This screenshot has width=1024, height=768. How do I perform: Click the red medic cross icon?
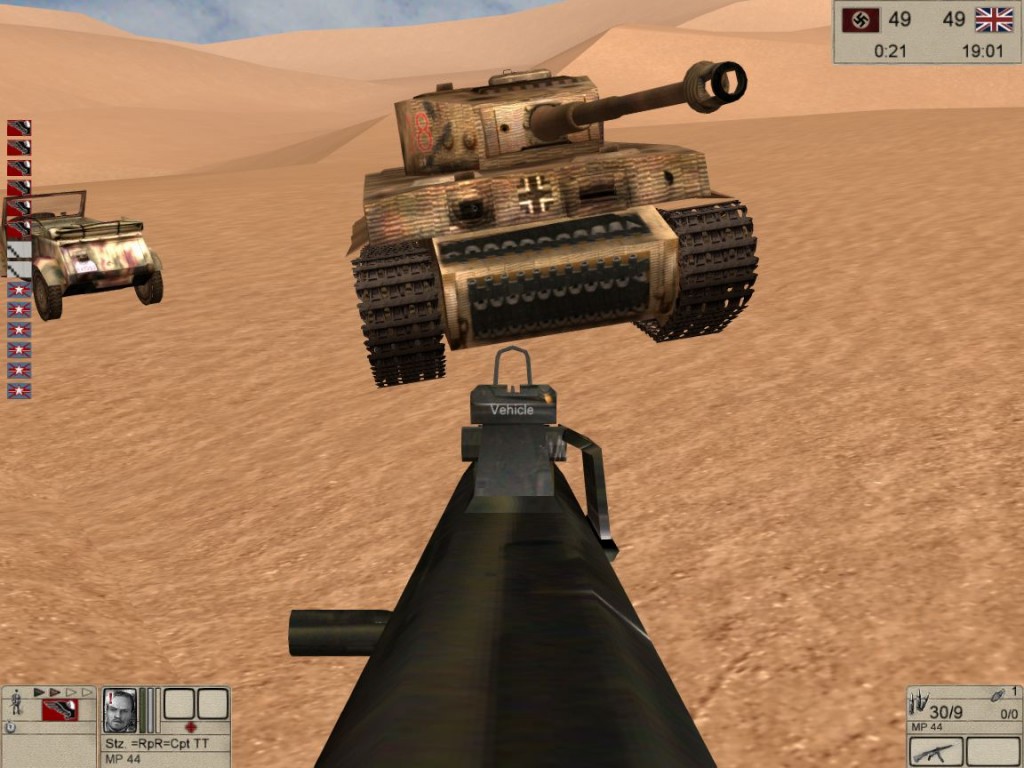pyautogui.click(x=191, y=727)
